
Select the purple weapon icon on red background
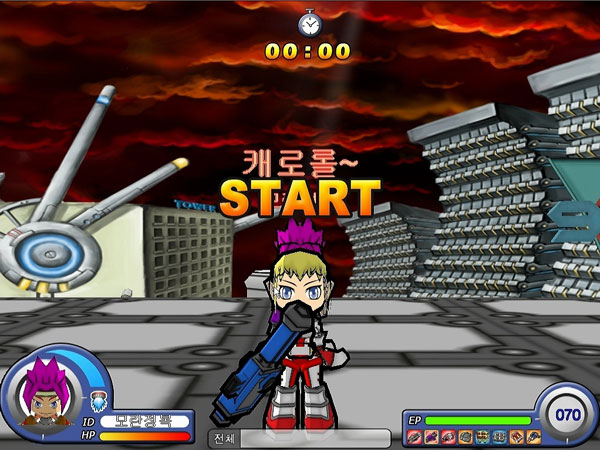[x=432, y=437]
